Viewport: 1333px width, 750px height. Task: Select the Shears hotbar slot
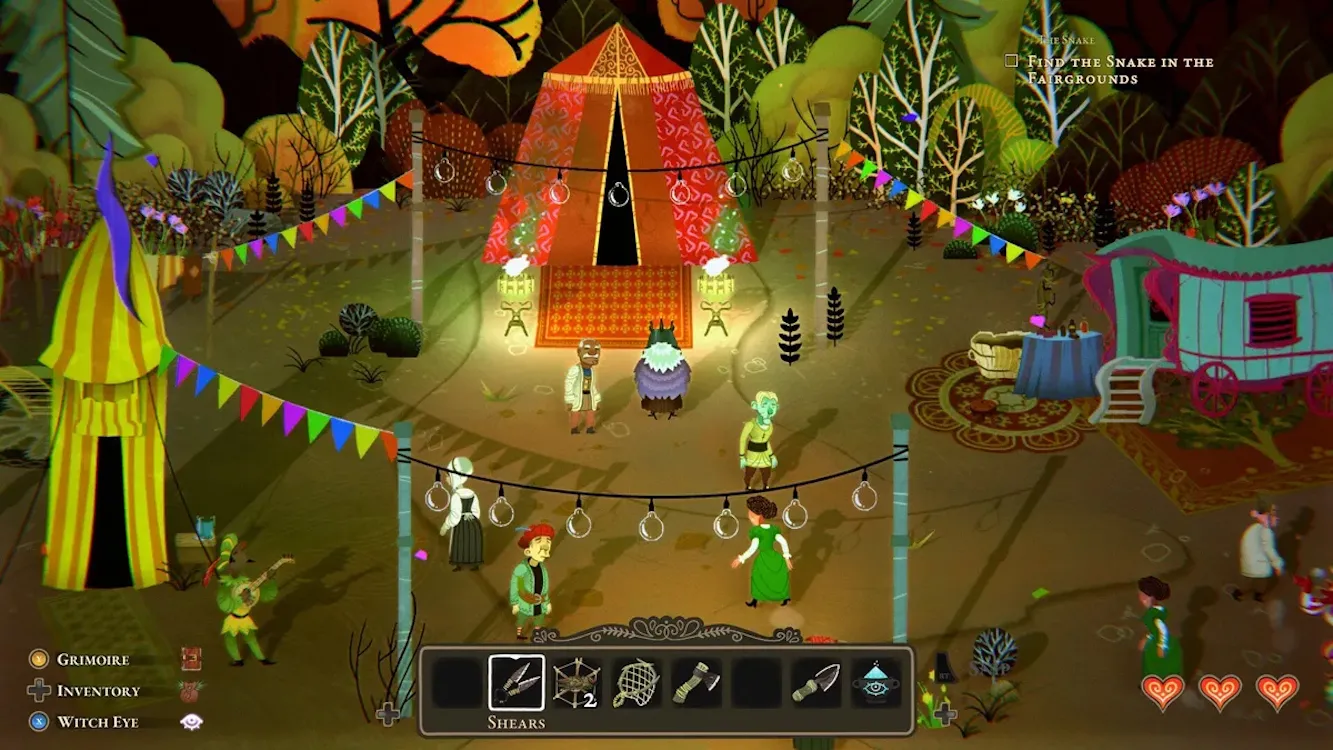coord(516,683)
